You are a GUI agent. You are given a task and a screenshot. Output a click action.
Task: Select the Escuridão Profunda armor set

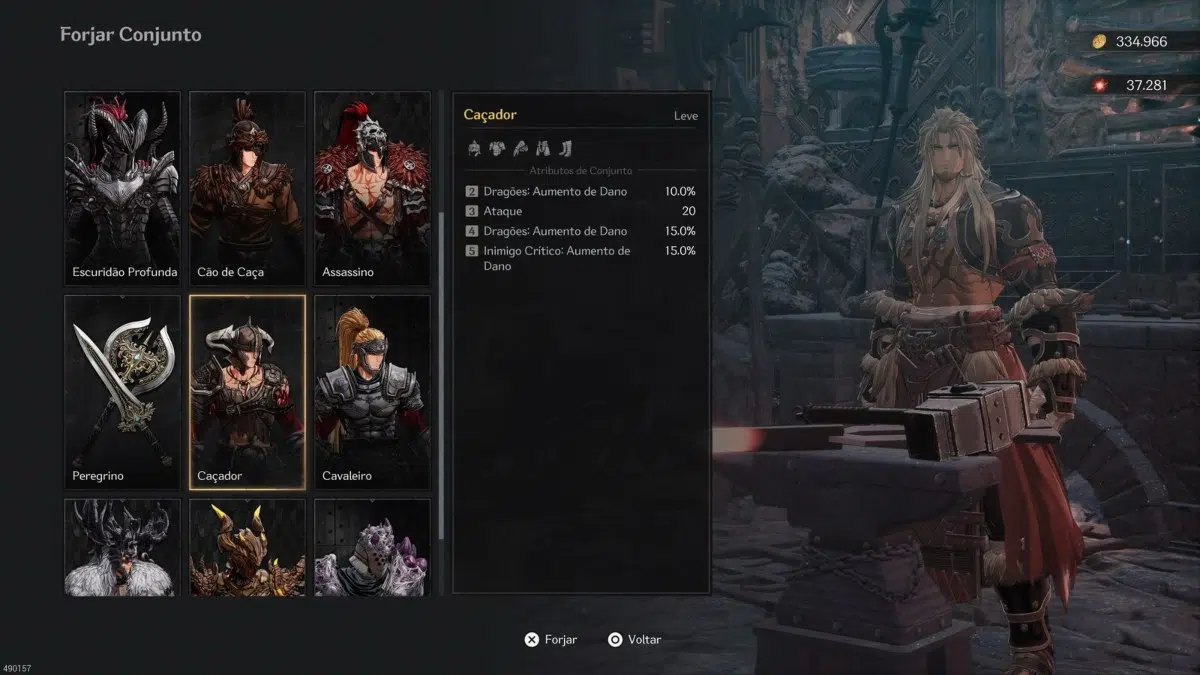(x=123, y=188)
